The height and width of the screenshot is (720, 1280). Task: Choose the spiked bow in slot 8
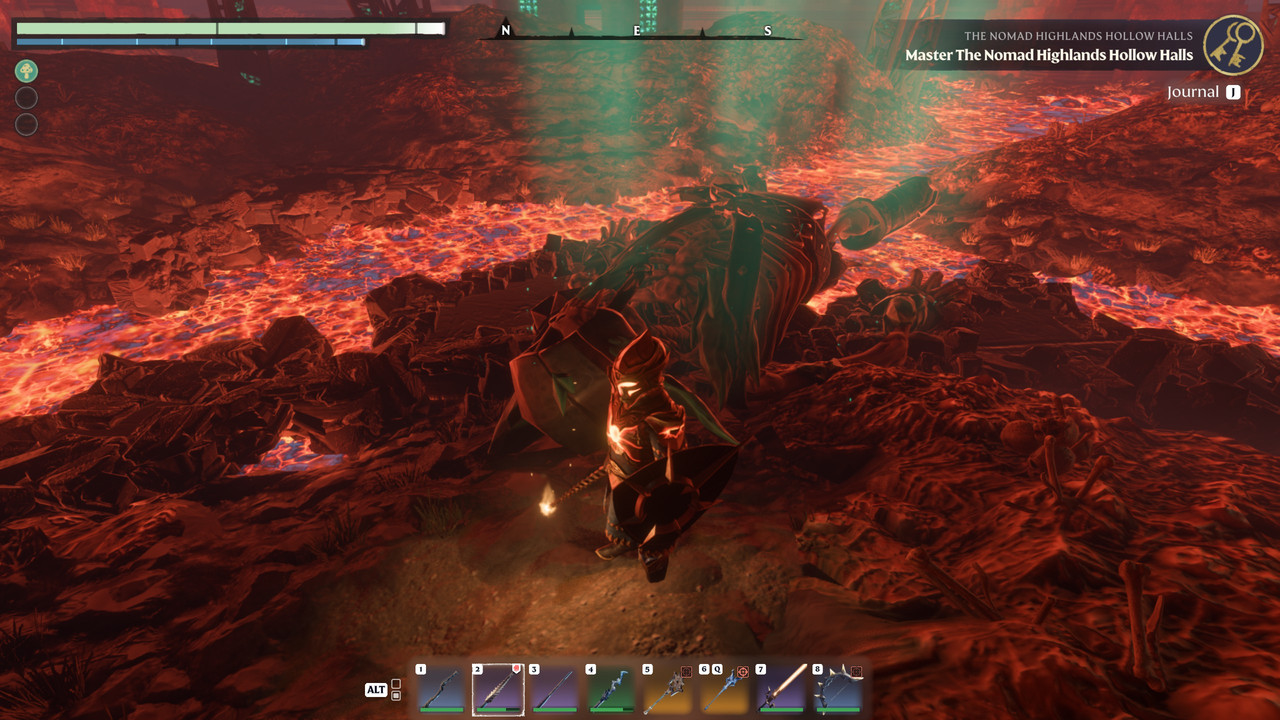point(838,689)
